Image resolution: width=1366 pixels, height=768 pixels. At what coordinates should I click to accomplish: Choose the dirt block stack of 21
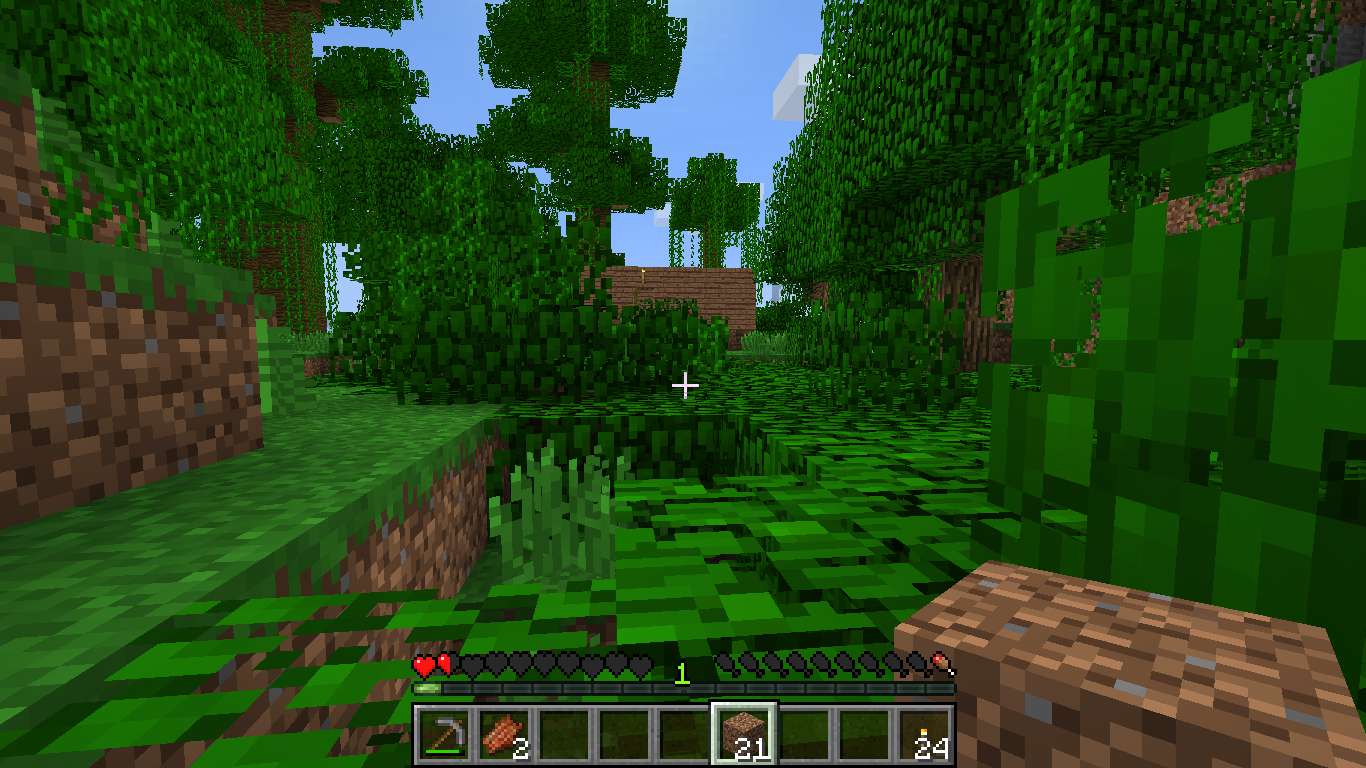tap(744, 735)
